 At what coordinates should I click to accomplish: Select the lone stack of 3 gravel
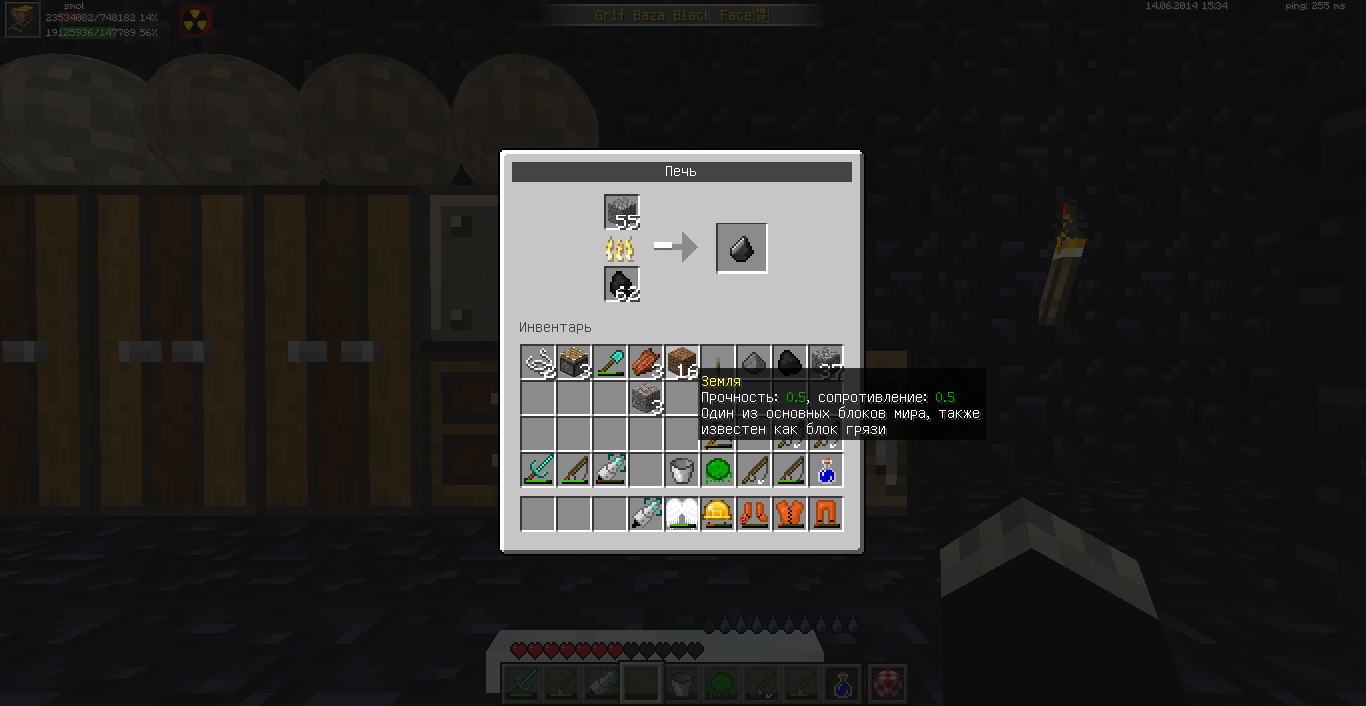pyautogui.click(x=646, y=398)
